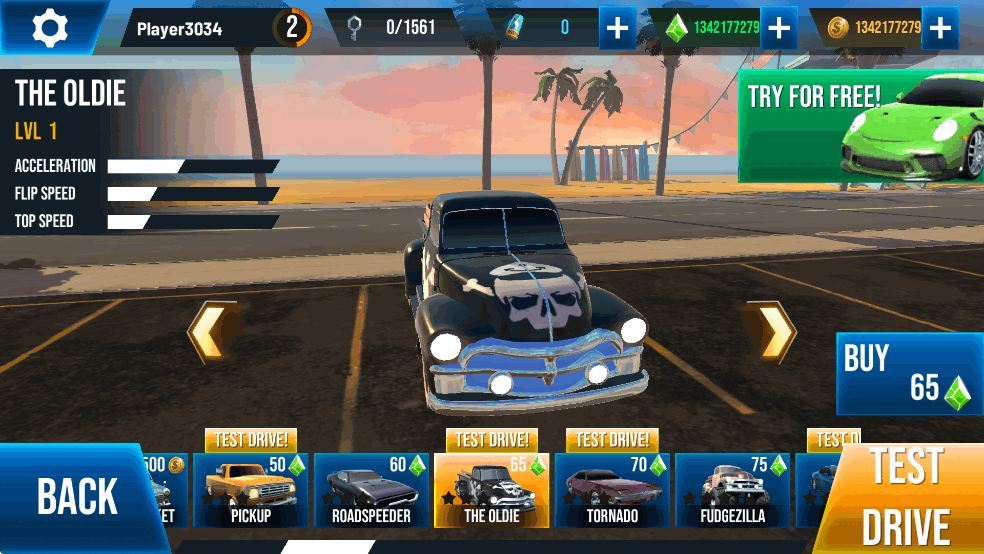Open the Try For Free offer
Viewport: 984px width, 554px height.
point(860,126)
